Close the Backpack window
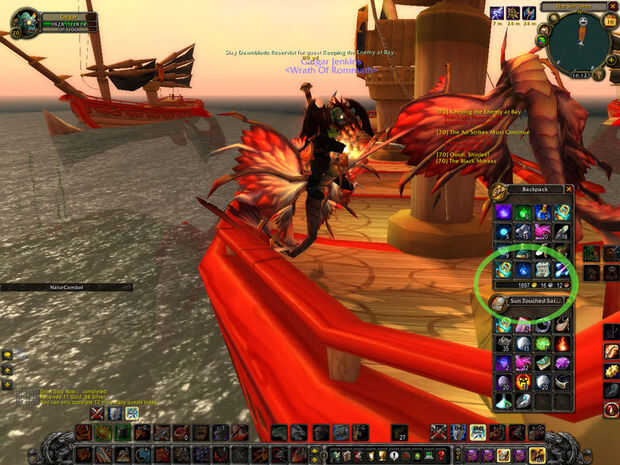620x465 pixels. [x=569, y=188]
